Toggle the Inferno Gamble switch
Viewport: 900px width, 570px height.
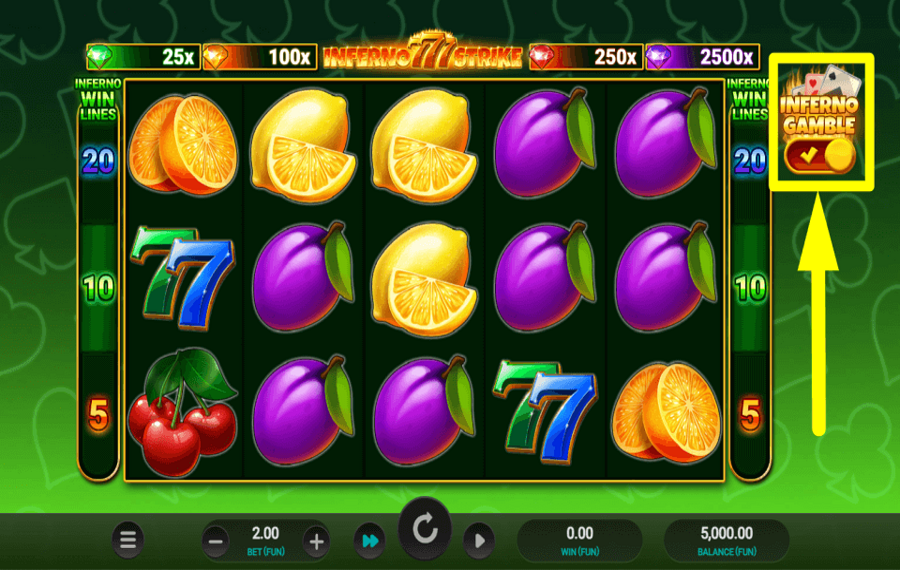pyautogui.click(x=819, y=155)
